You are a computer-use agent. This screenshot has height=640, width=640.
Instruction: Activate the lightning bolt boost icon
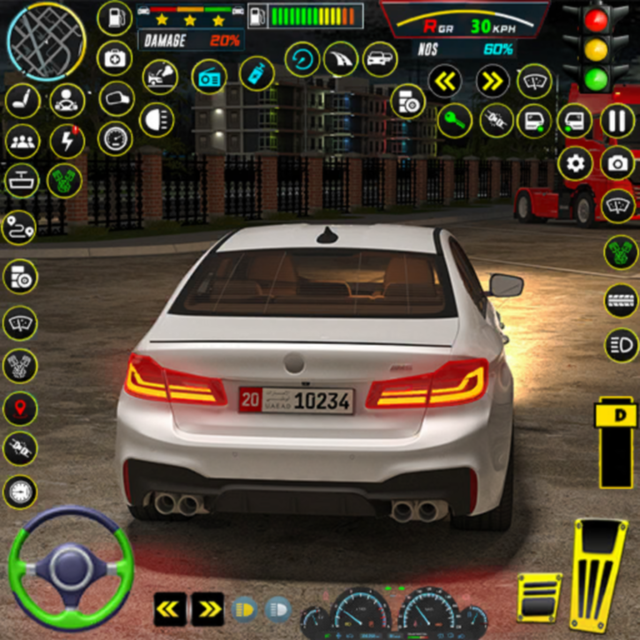(67, 139)
